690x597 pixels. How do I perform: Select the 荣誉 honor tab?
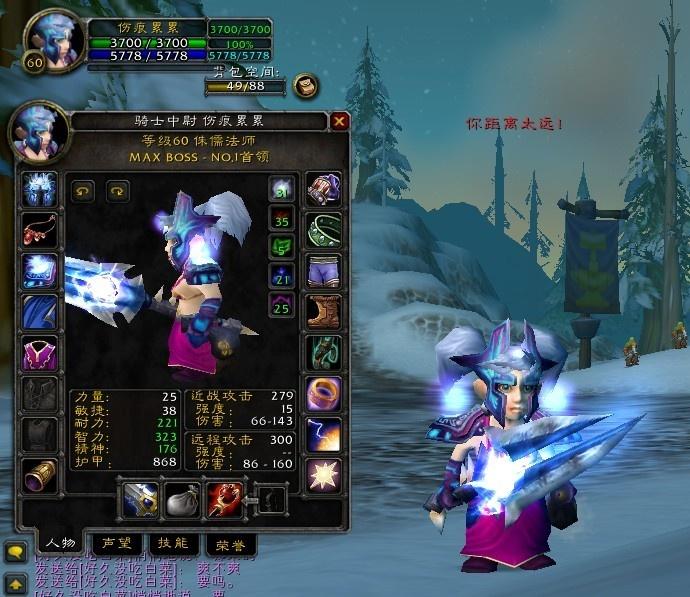coord(230,544)
